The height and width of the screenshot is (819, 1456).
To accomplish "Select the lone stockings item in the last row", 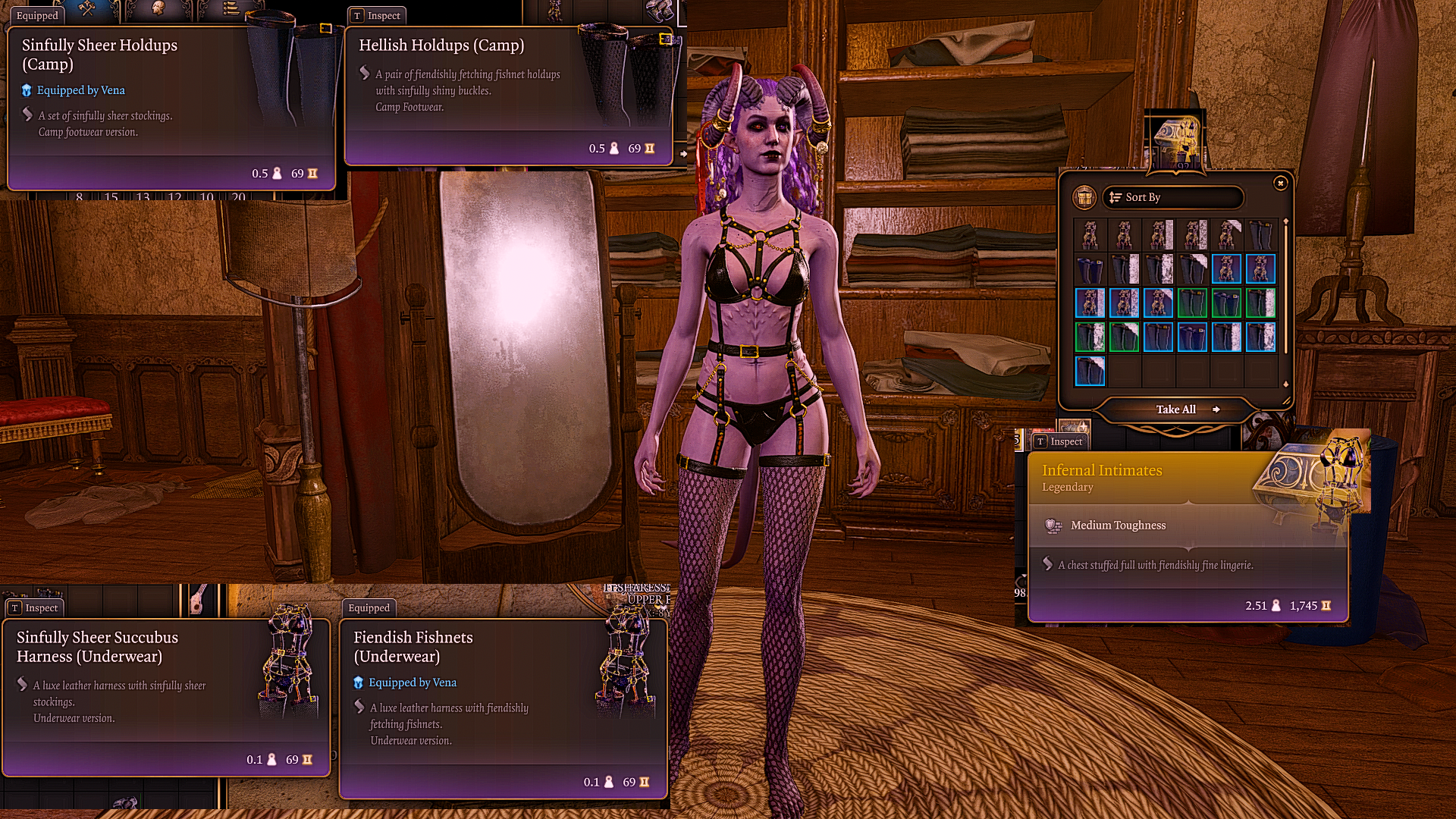I will (1090, 372).
